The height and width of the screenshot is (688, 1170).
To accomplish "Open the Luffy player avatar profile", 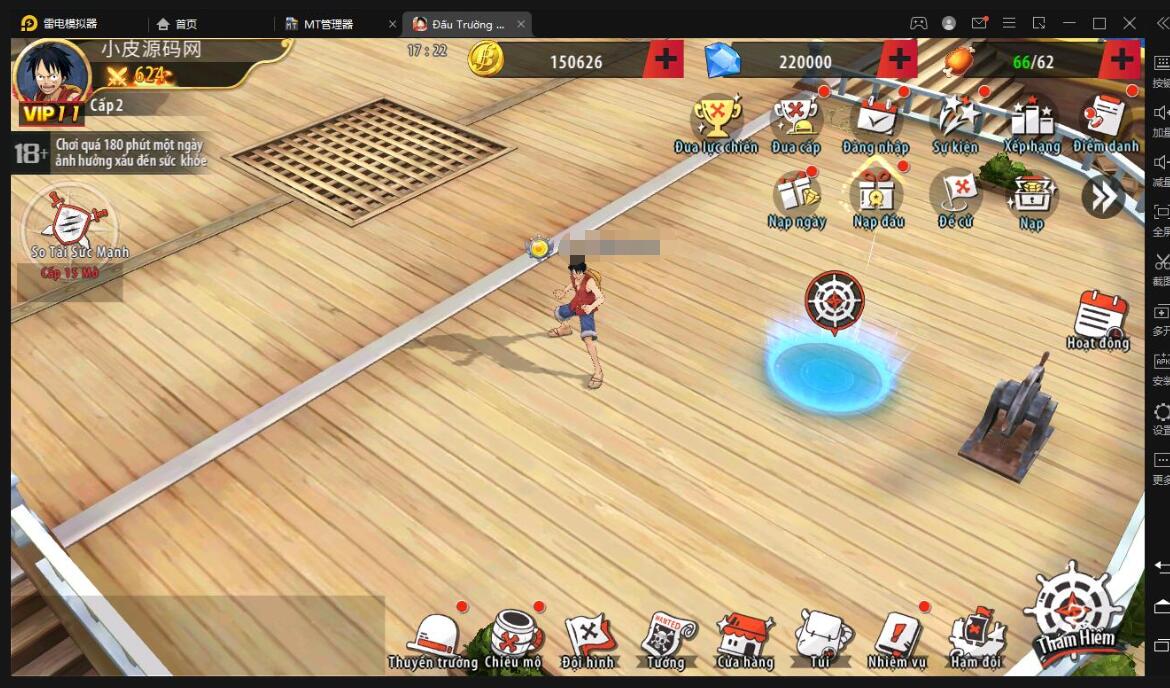I will [52, 75].
